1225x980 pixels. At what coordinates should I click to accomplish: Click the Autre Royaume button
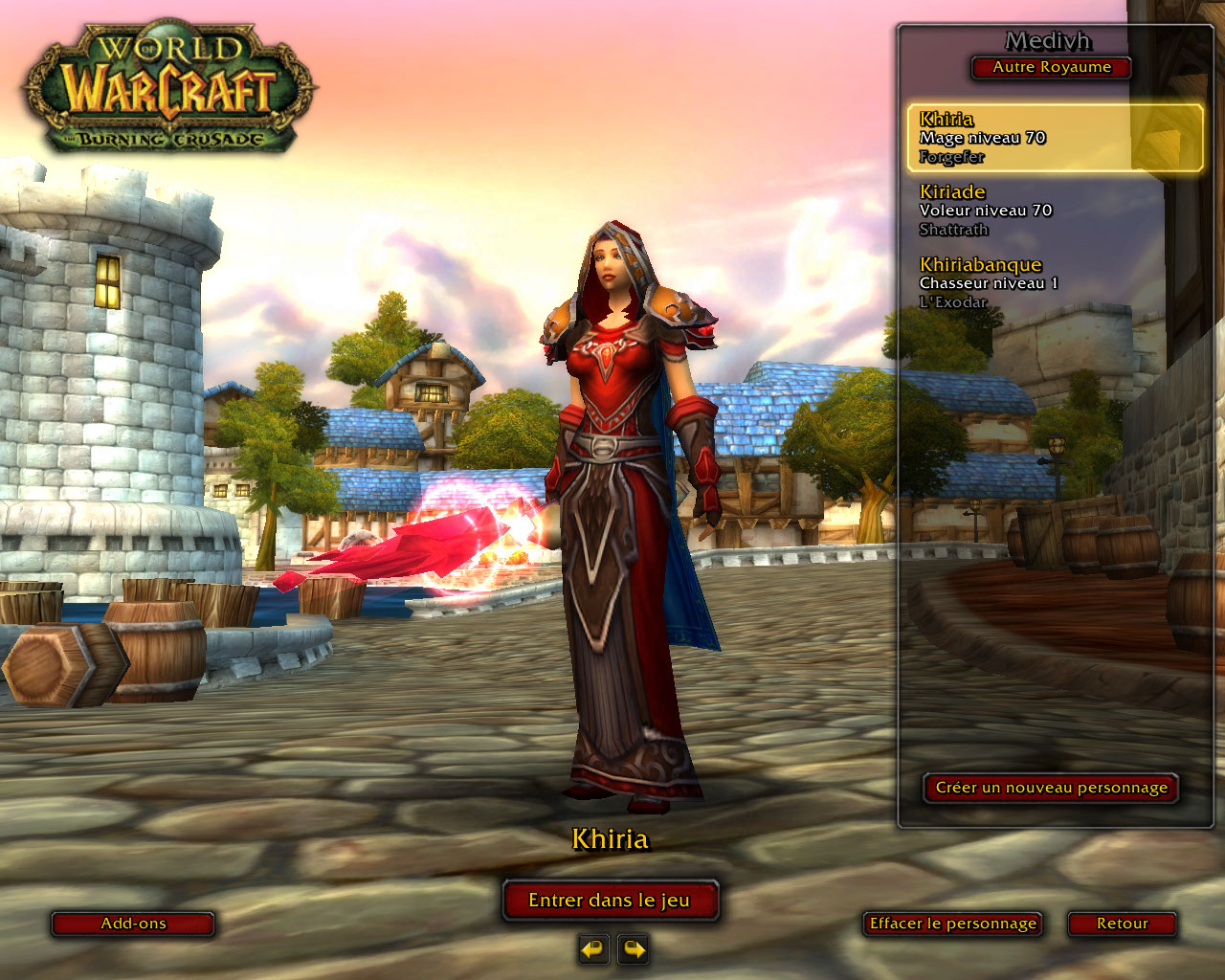tap(1051, 68)
